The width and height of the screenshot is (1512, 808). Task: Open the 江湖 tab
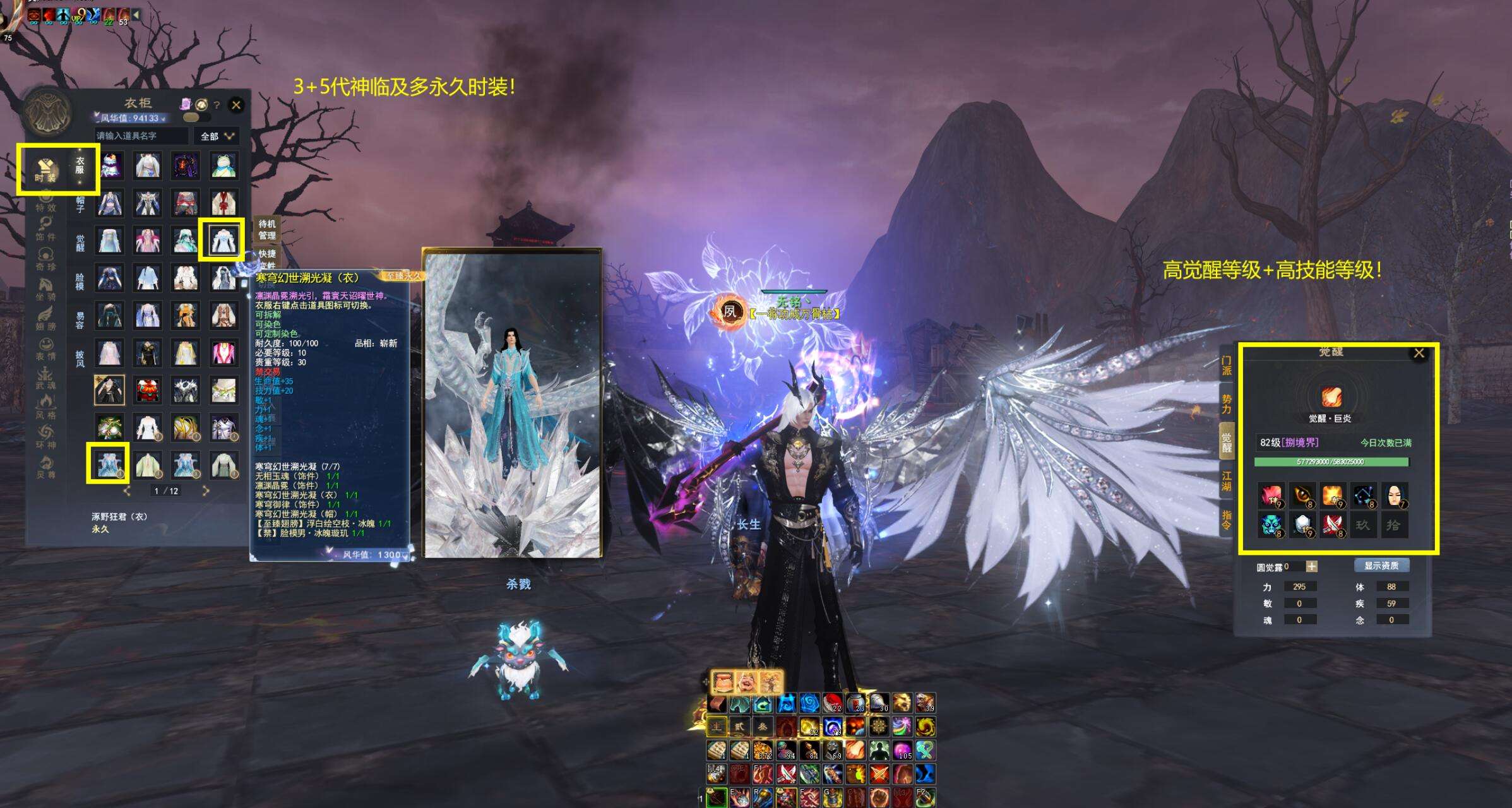tap(1227, 481)
